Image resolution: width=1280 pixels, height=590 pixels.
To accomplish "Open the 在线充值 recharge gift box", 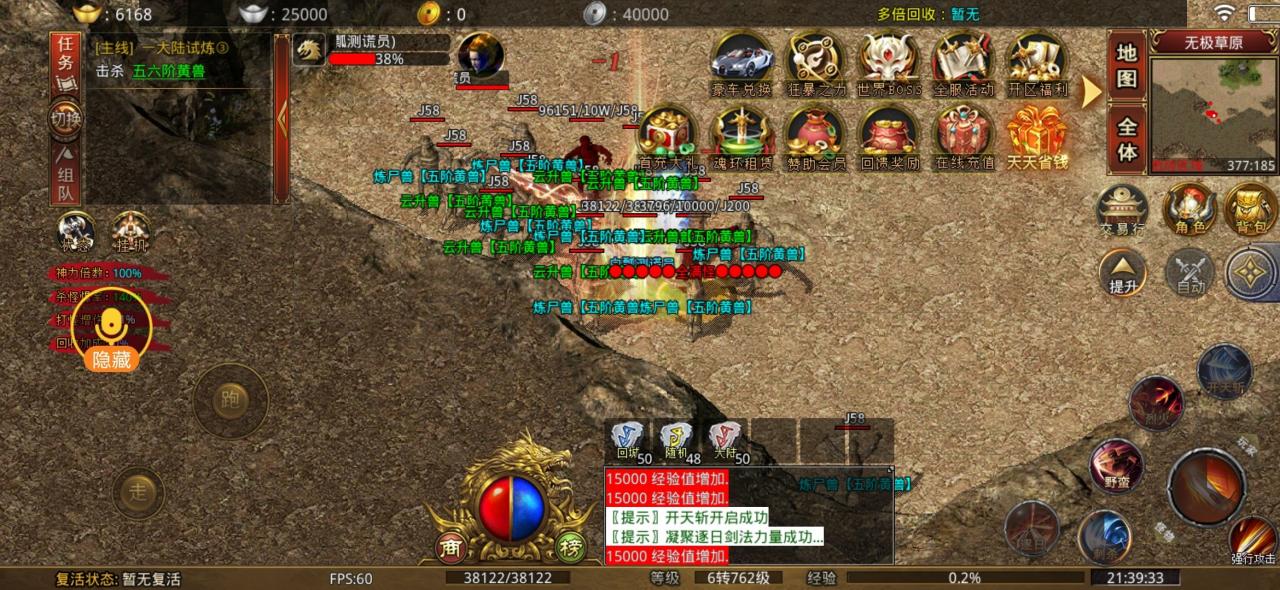I will tap(964, 135).
